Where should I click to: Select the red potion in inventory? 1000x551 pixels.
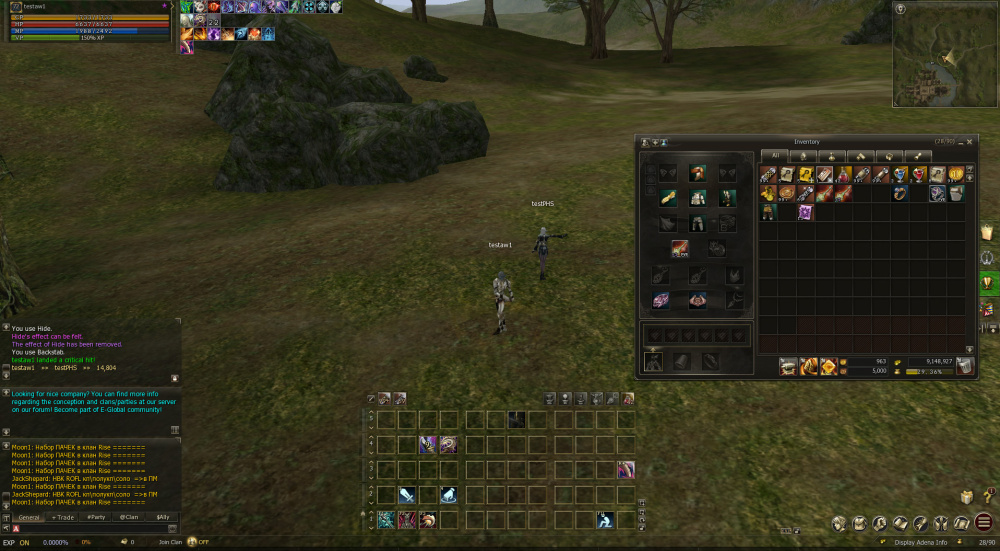coord(918,174)
